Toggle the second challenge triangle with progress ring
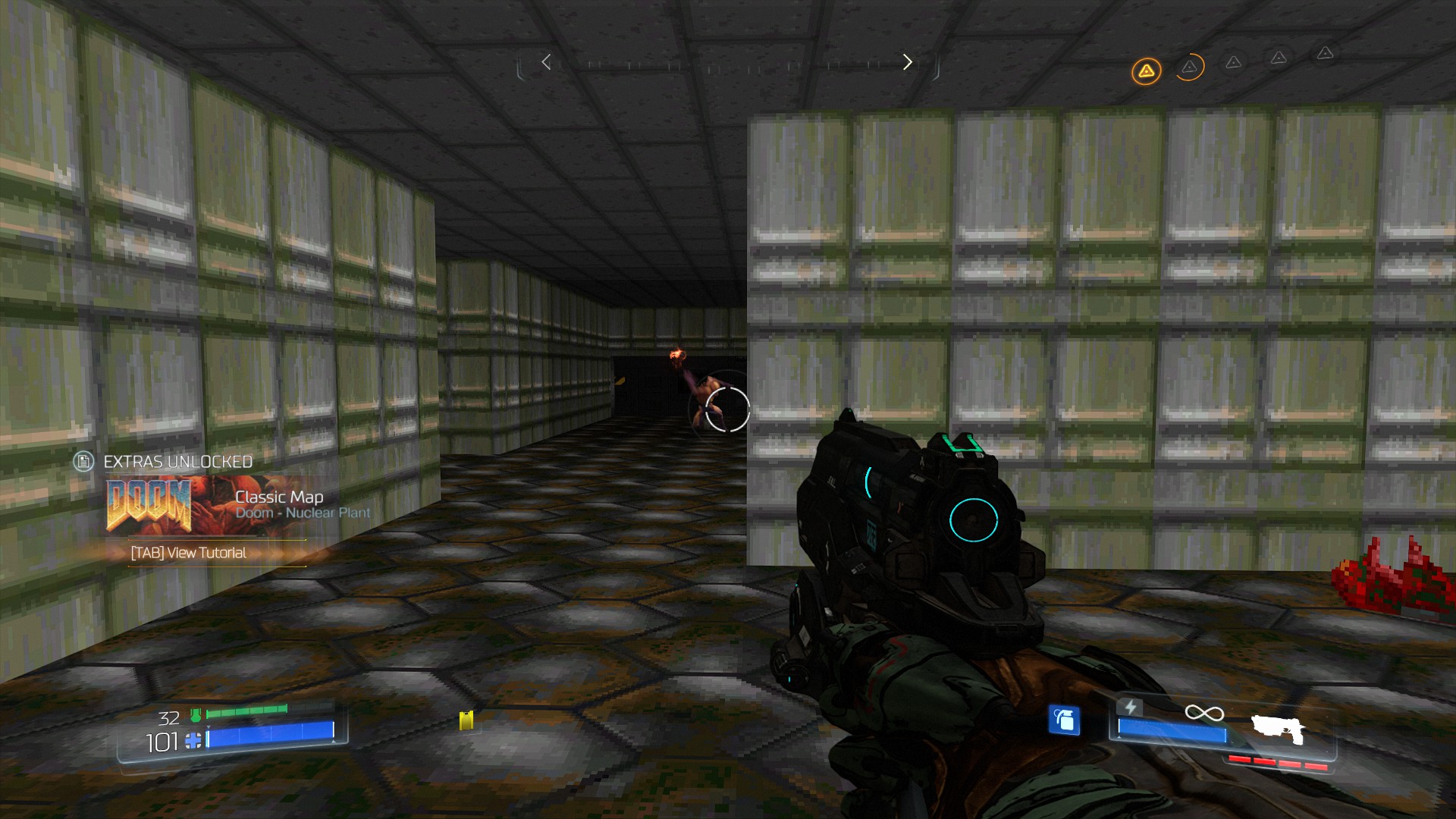The width and height of the screenshot is (1456, 819). tap(1189, 67)
